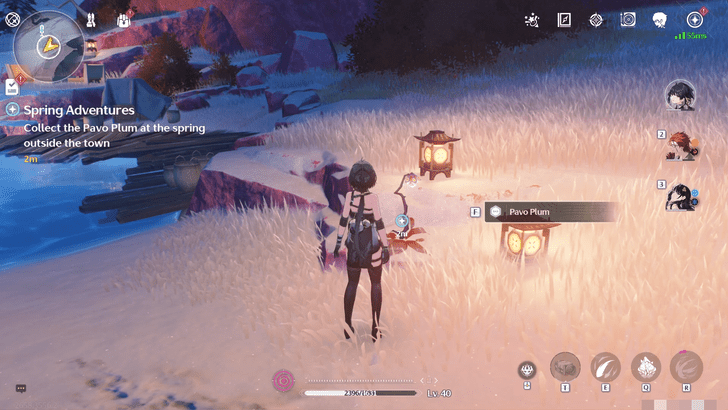
Task: Open the terminal menu icon beside the minimap
Action: (x=15, y=19)
